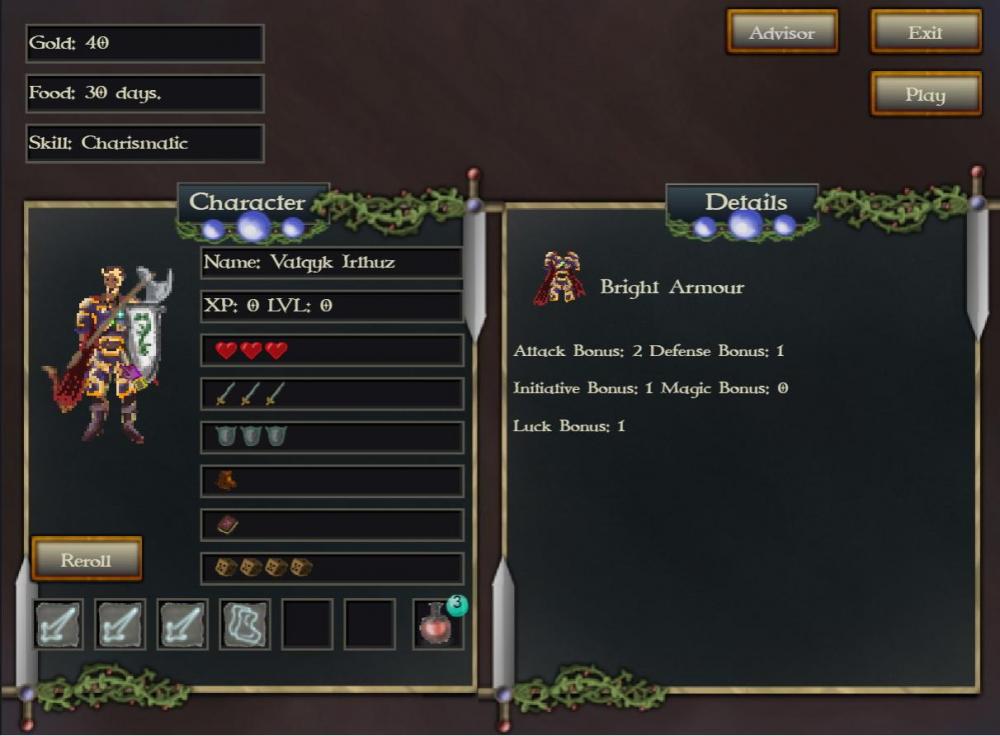Select the red health potion slot

pos(437,625)
